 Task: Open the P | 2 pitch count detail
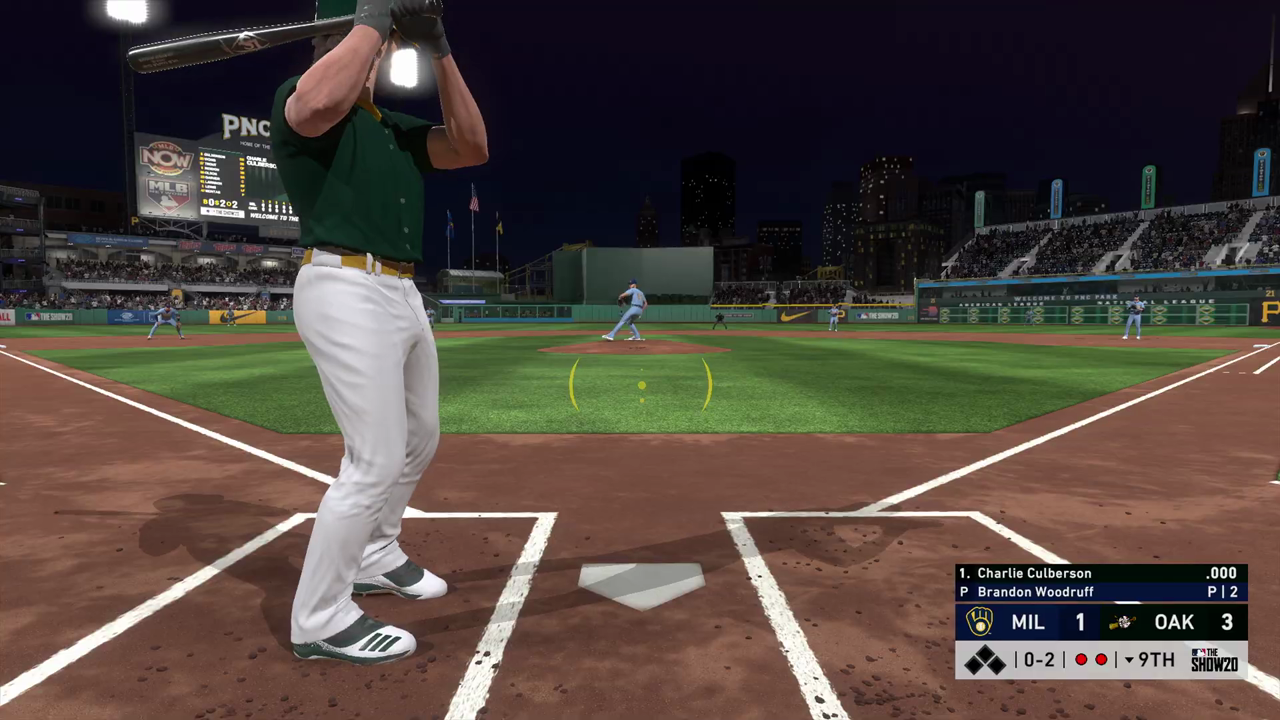tap(1223, 592)
